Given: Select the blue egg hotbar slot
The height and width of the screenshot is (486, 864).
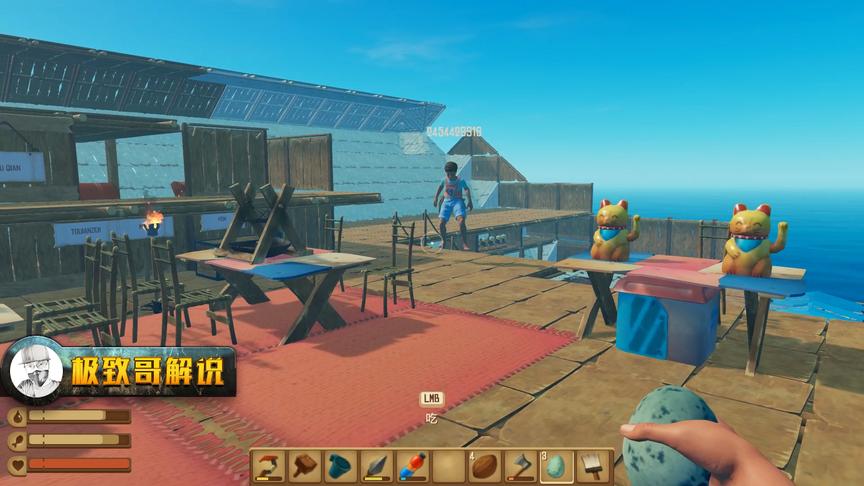Looking at the screenshot, I should coord(557,466).
